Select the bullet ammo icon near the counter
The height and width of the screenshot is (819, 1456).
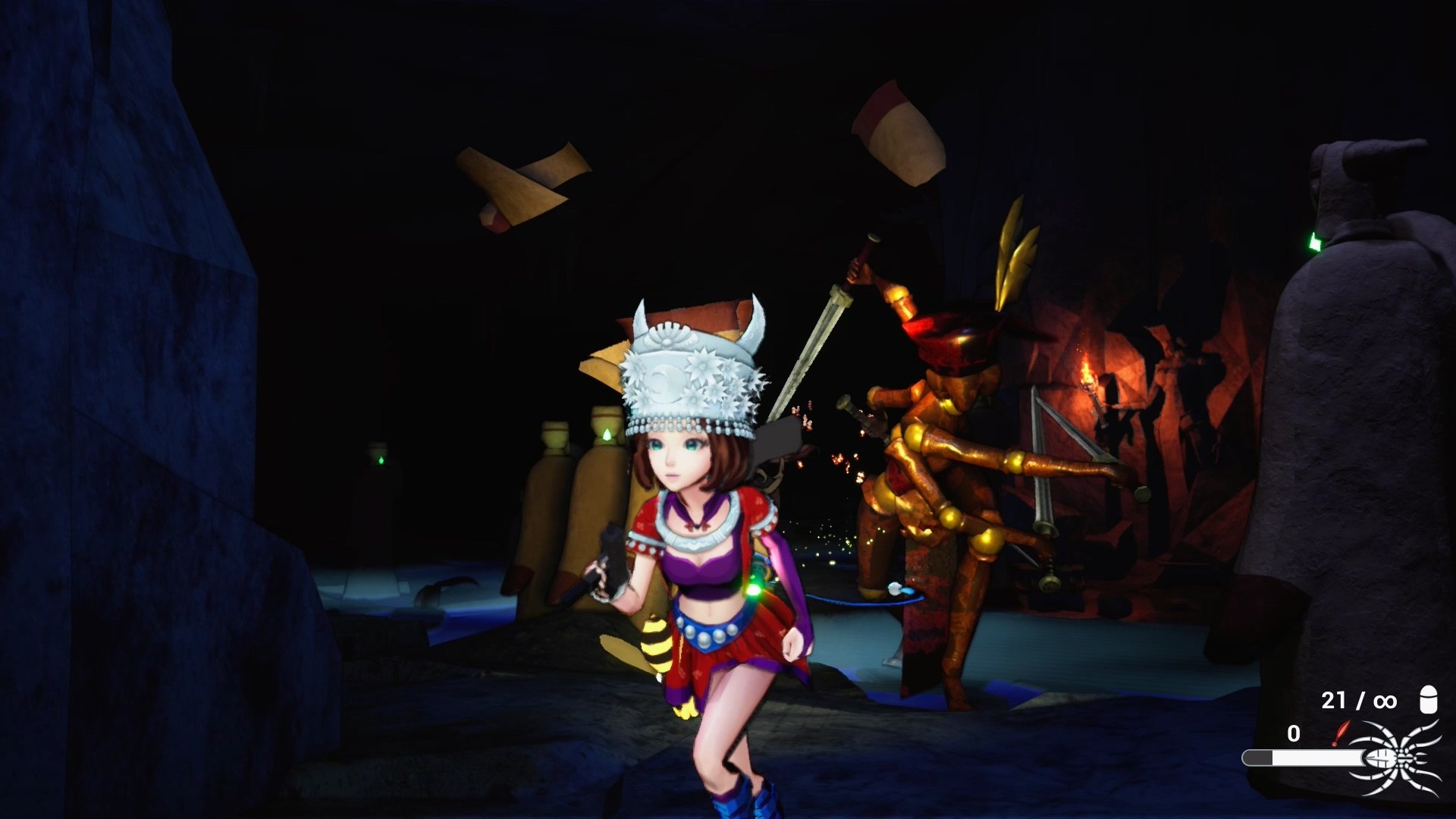(x=1429, y=700)
